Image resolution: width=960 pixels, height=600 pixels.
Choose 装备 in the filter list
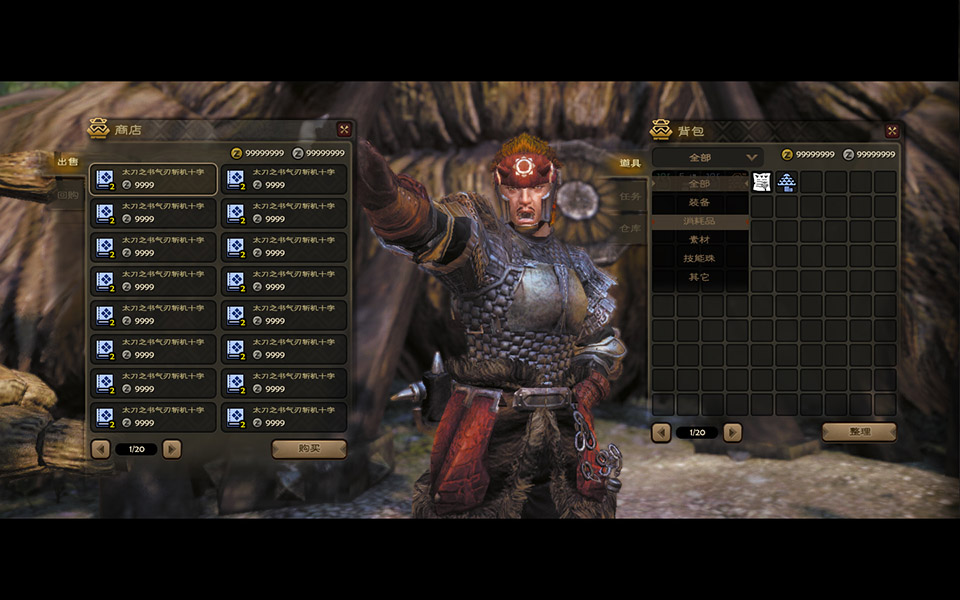[700, 202]
